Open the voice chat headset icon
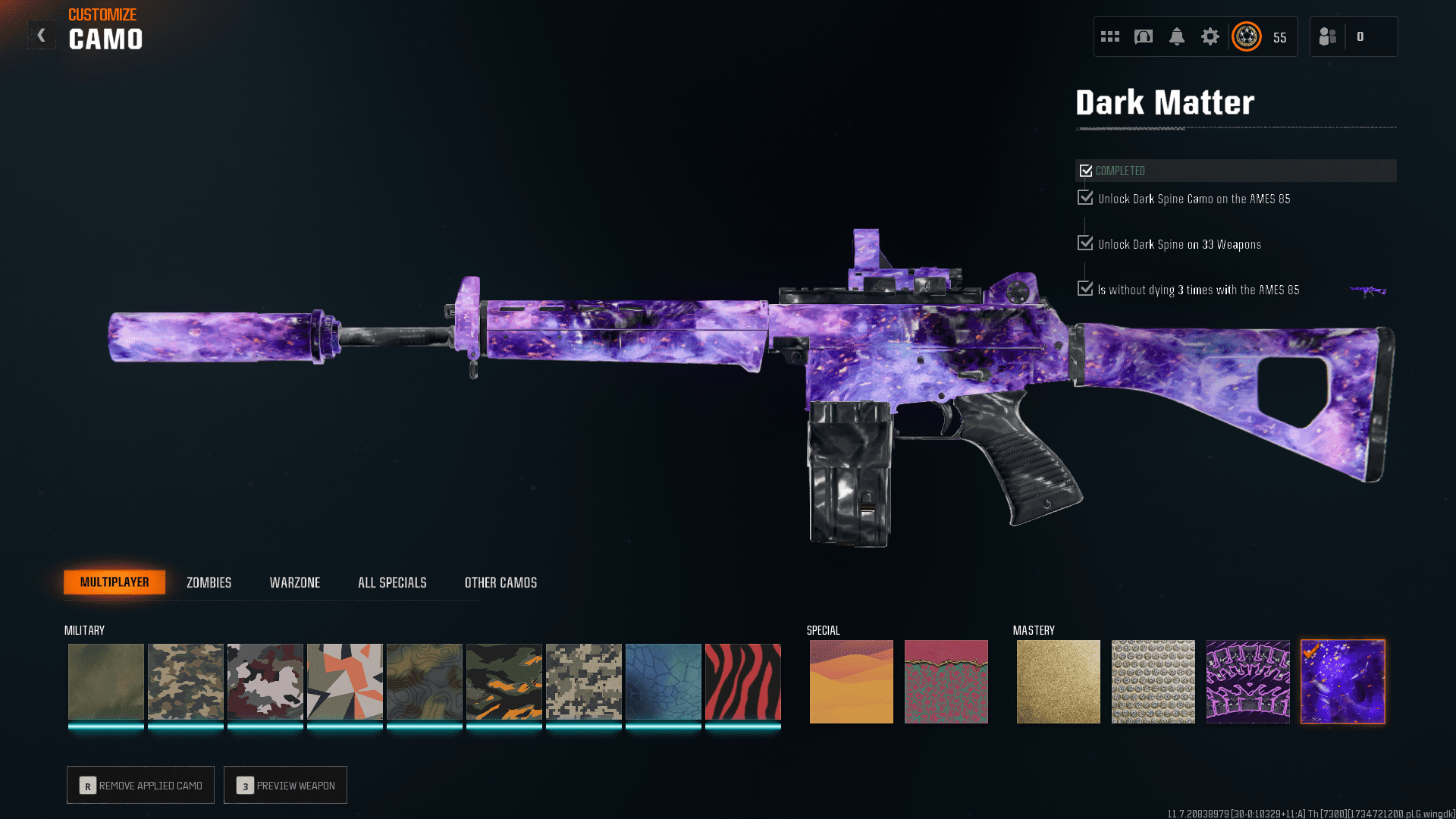The image size is (1456, 819). (x=1144, y=36)
